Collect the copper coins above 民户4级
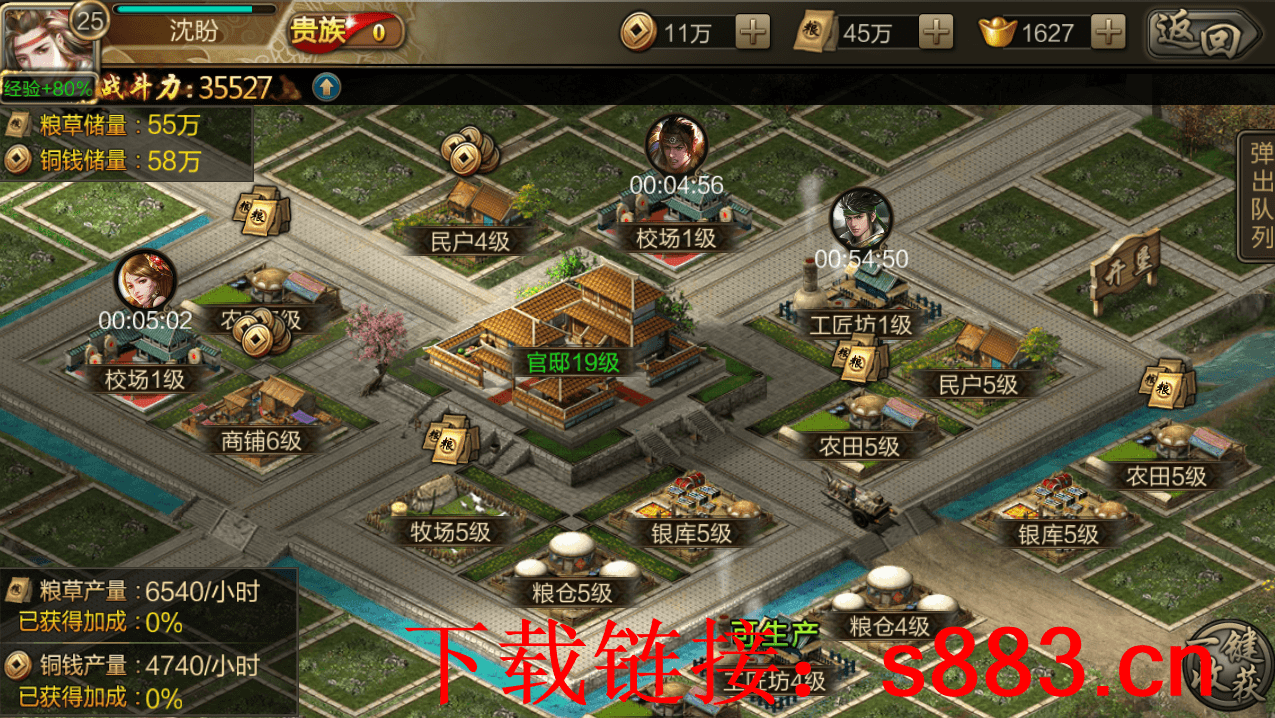 (x=468, y=152)
